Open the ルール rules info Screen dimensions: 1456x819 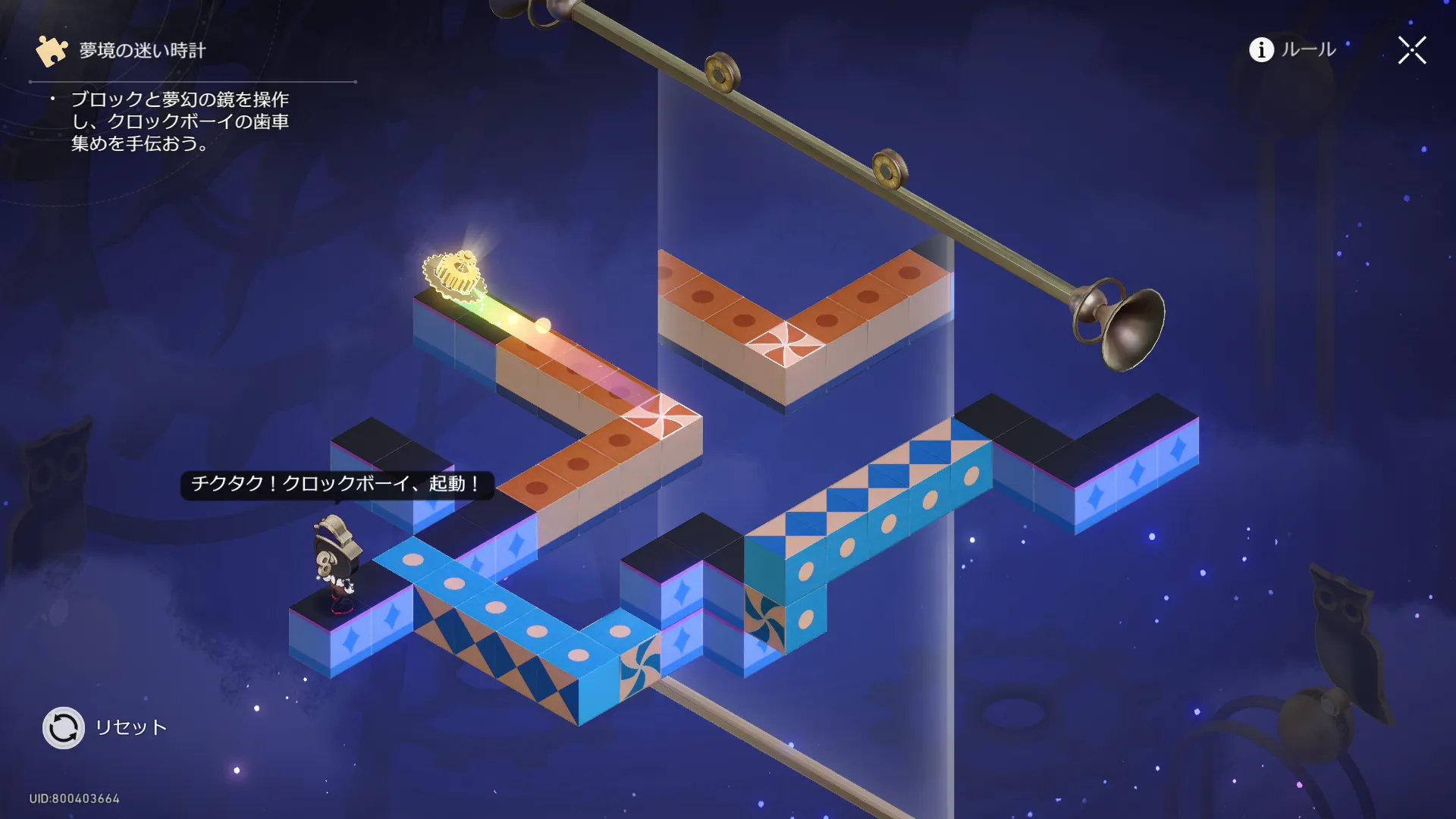(x=1292, y=50)
